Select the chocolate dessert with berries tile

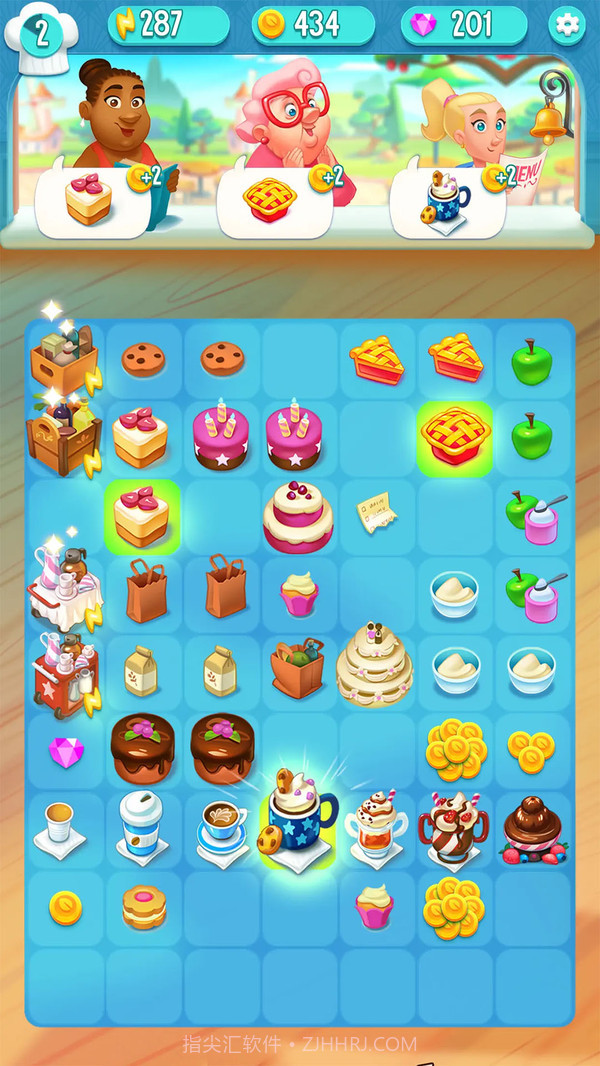533,828
